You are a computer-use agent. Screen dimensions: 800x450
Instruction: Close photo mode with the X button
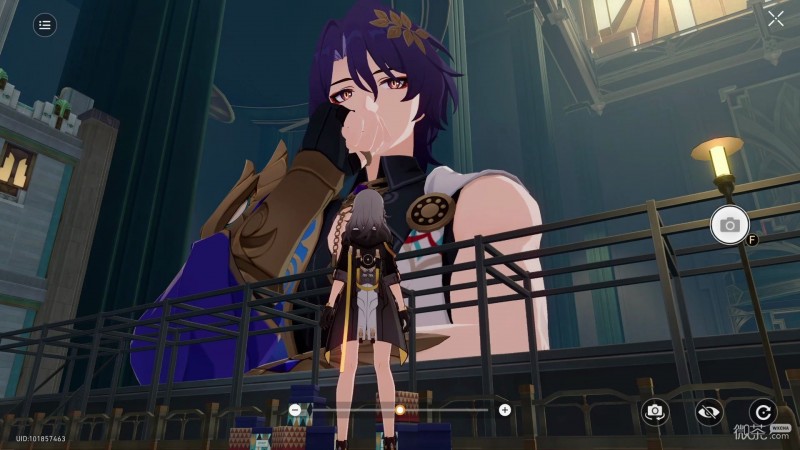click(776, 19)
